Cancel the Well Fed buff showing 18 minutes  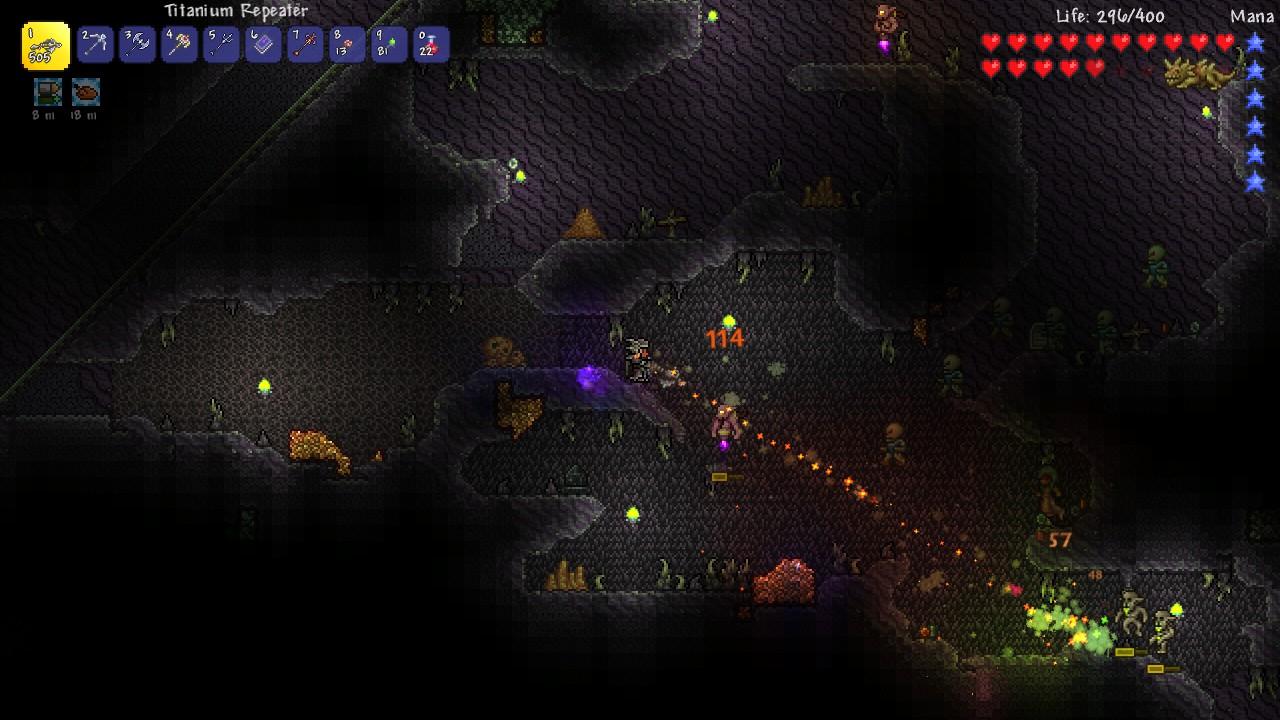[x=86, y=93]
